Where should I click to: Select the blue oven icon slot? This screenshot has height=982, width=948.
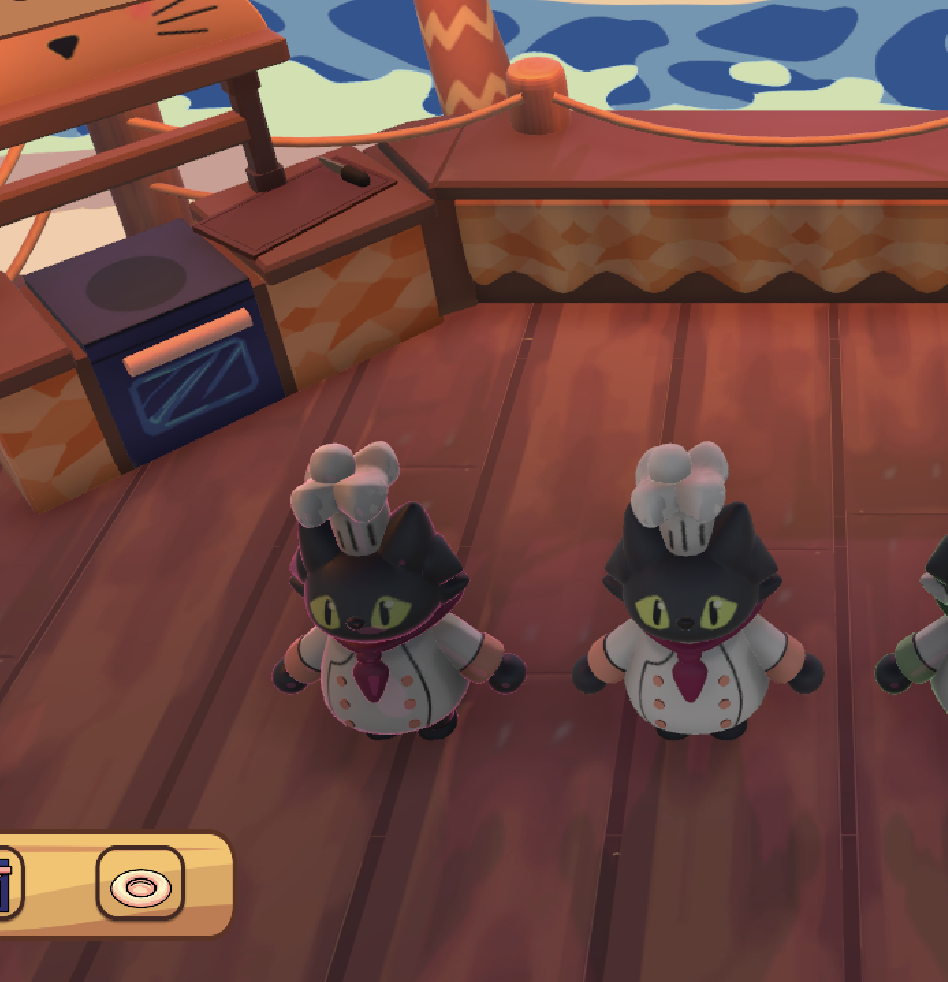pyautogui.click(x=8, y=884)
